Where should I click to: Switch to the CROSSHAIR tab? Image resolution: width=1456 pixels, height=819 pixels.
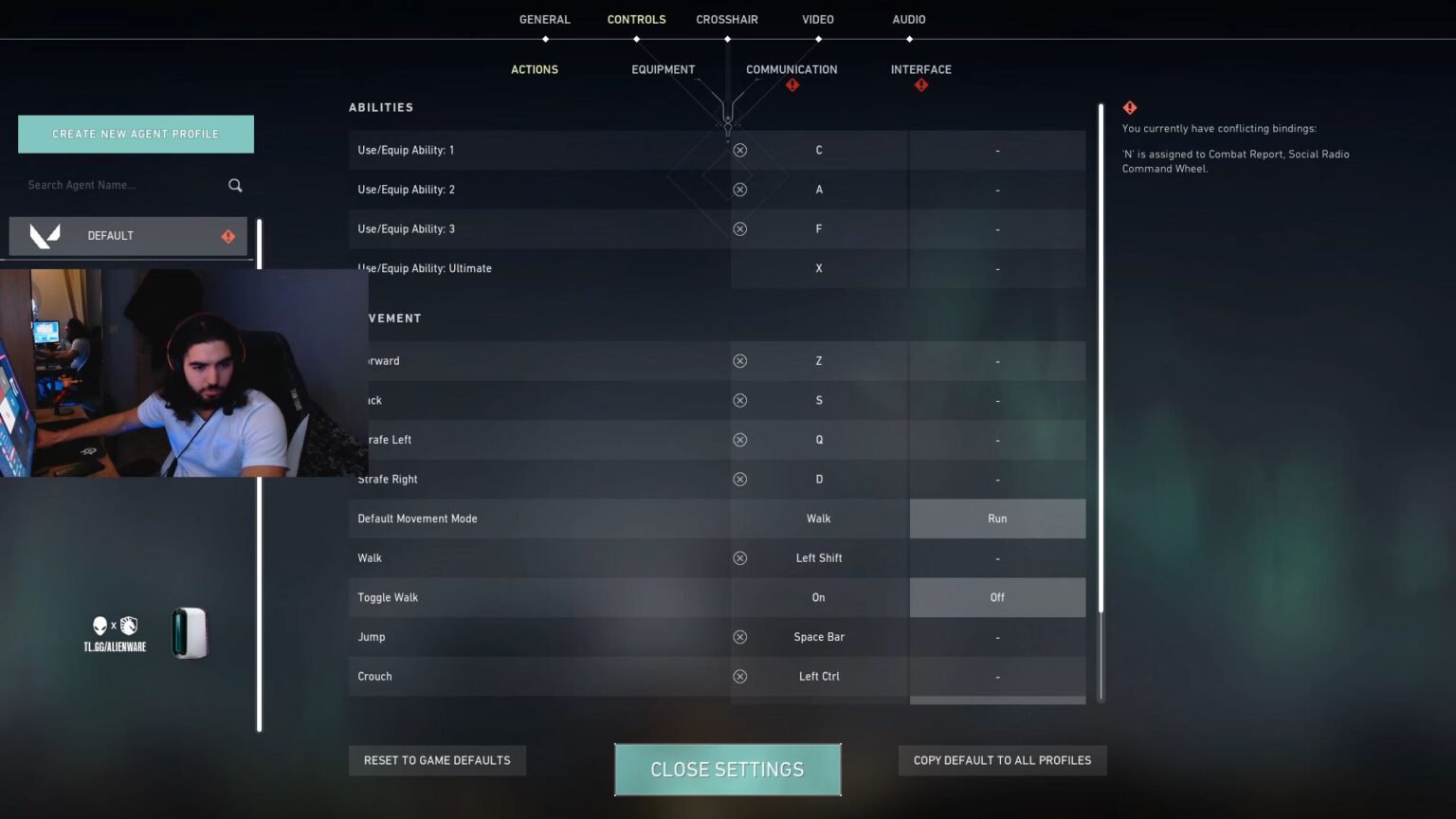pyautogui.click(x=727, y=19)
